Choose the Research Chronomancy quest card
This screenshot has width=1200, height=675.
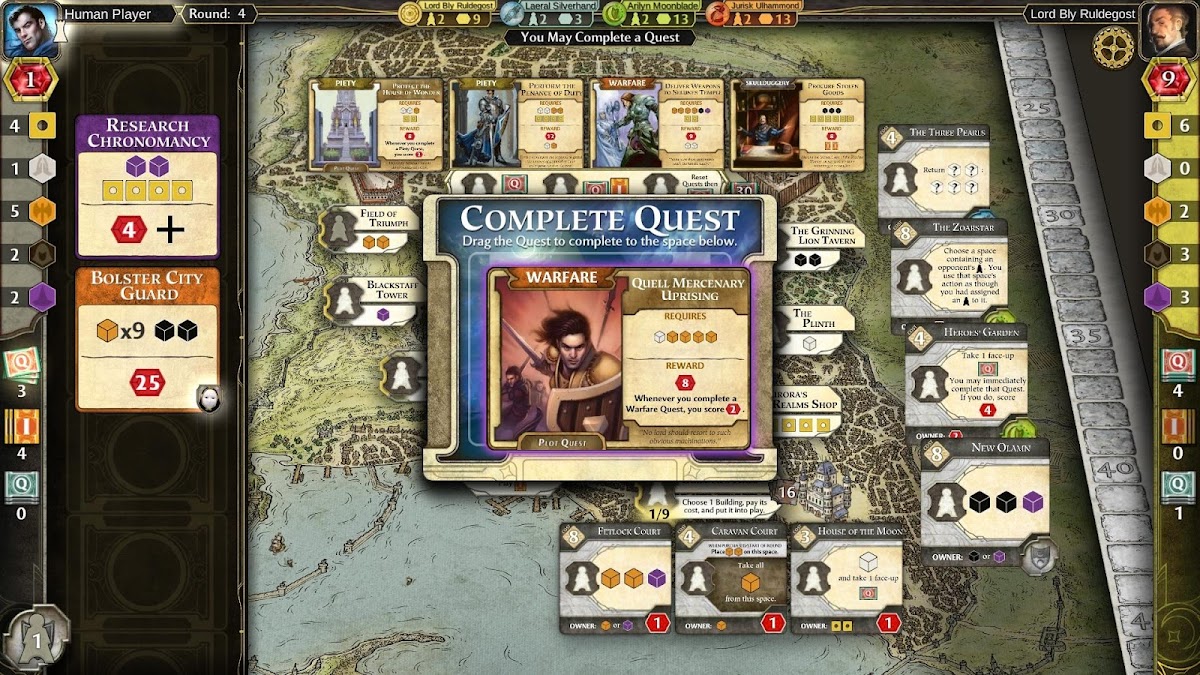click(147, 186)
